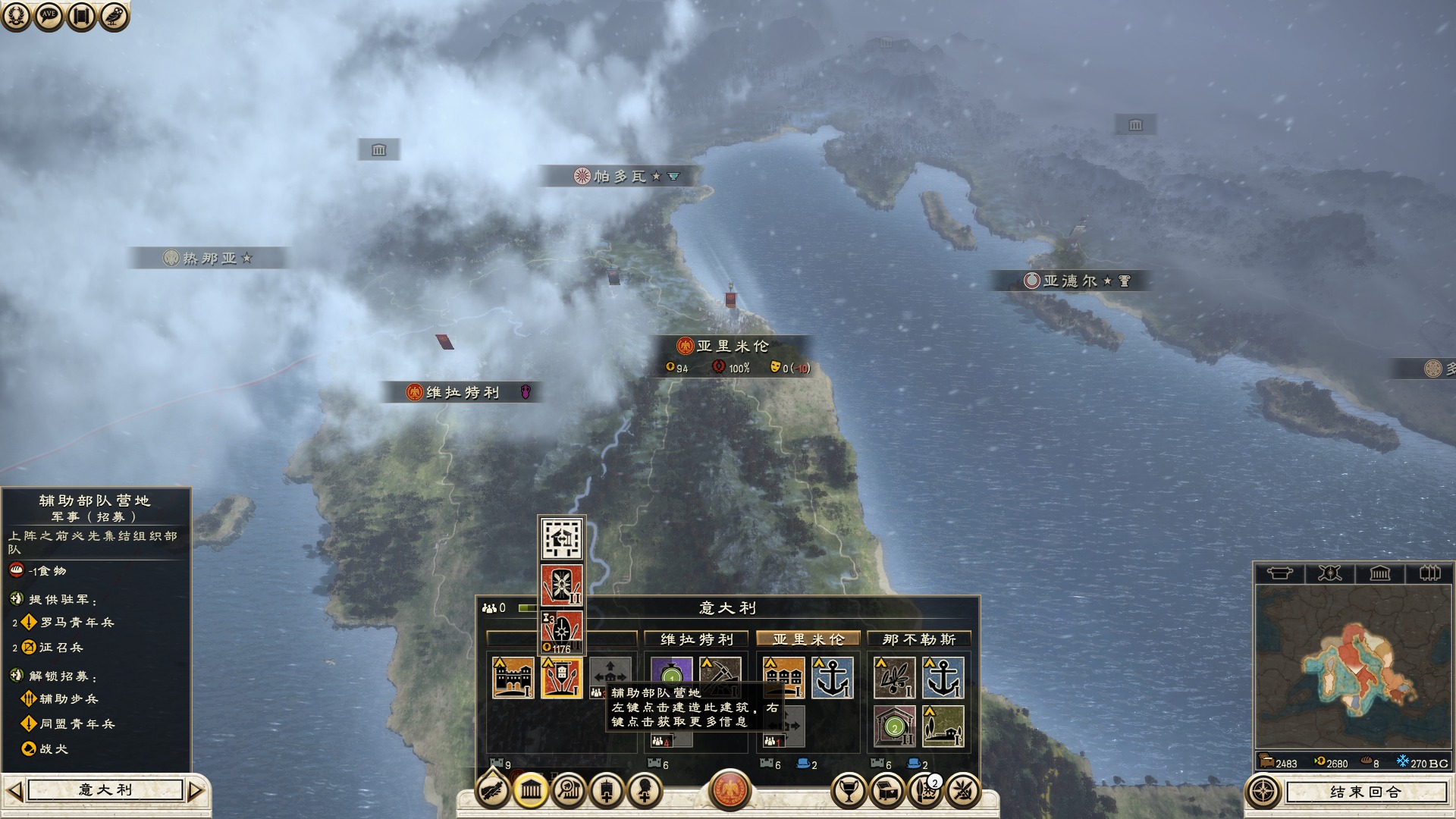This screenshot has width=1456, height=819.
Task: Click the campaign minimap
Action: tap(1353, 666)
